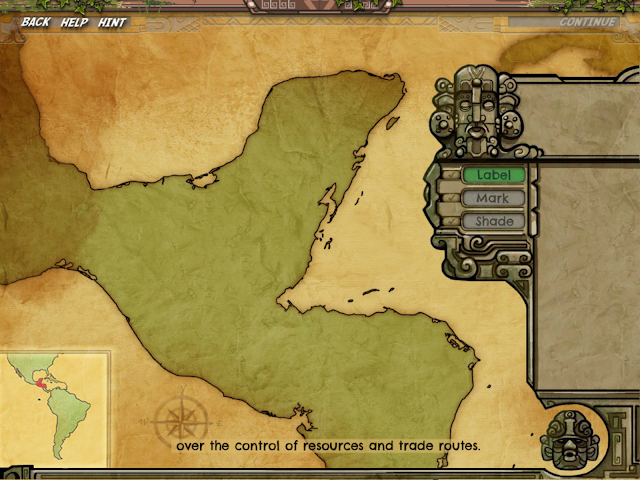Switch to the Shade tool

493,221
